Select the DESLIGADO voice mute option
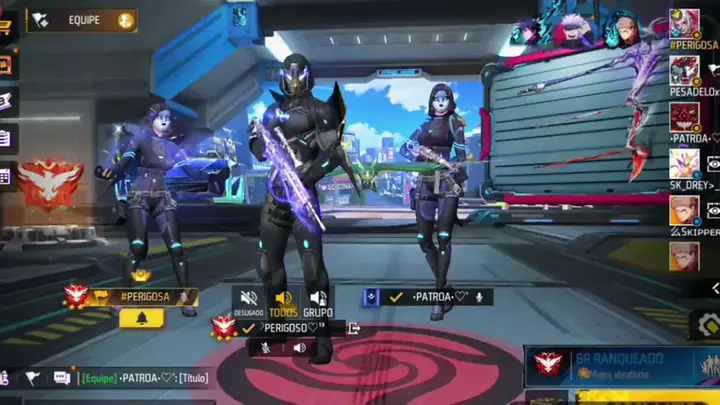 pos(249,302)
